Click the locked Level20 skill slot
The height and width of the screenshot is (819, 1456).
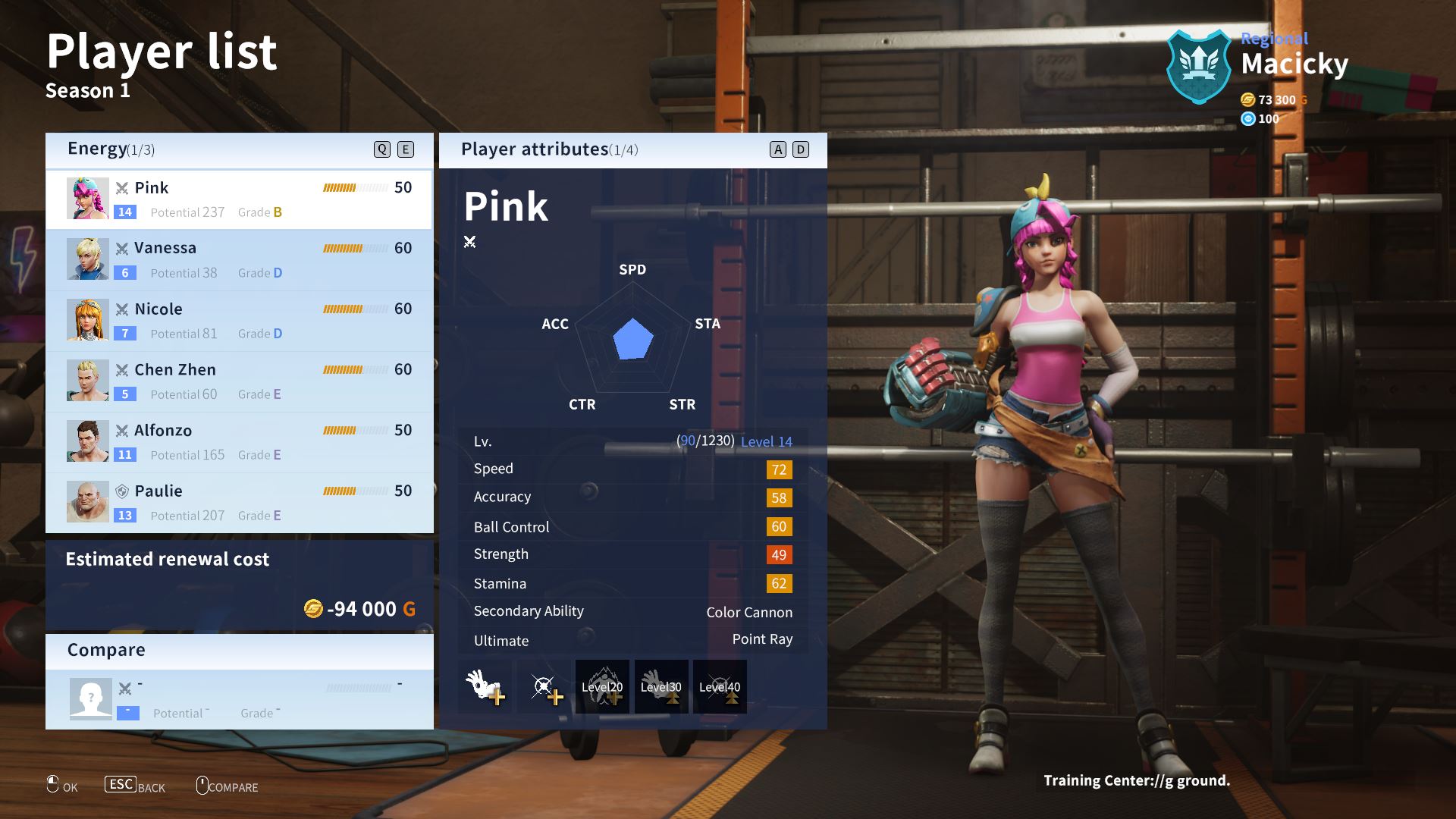click(x=602, y=686)
